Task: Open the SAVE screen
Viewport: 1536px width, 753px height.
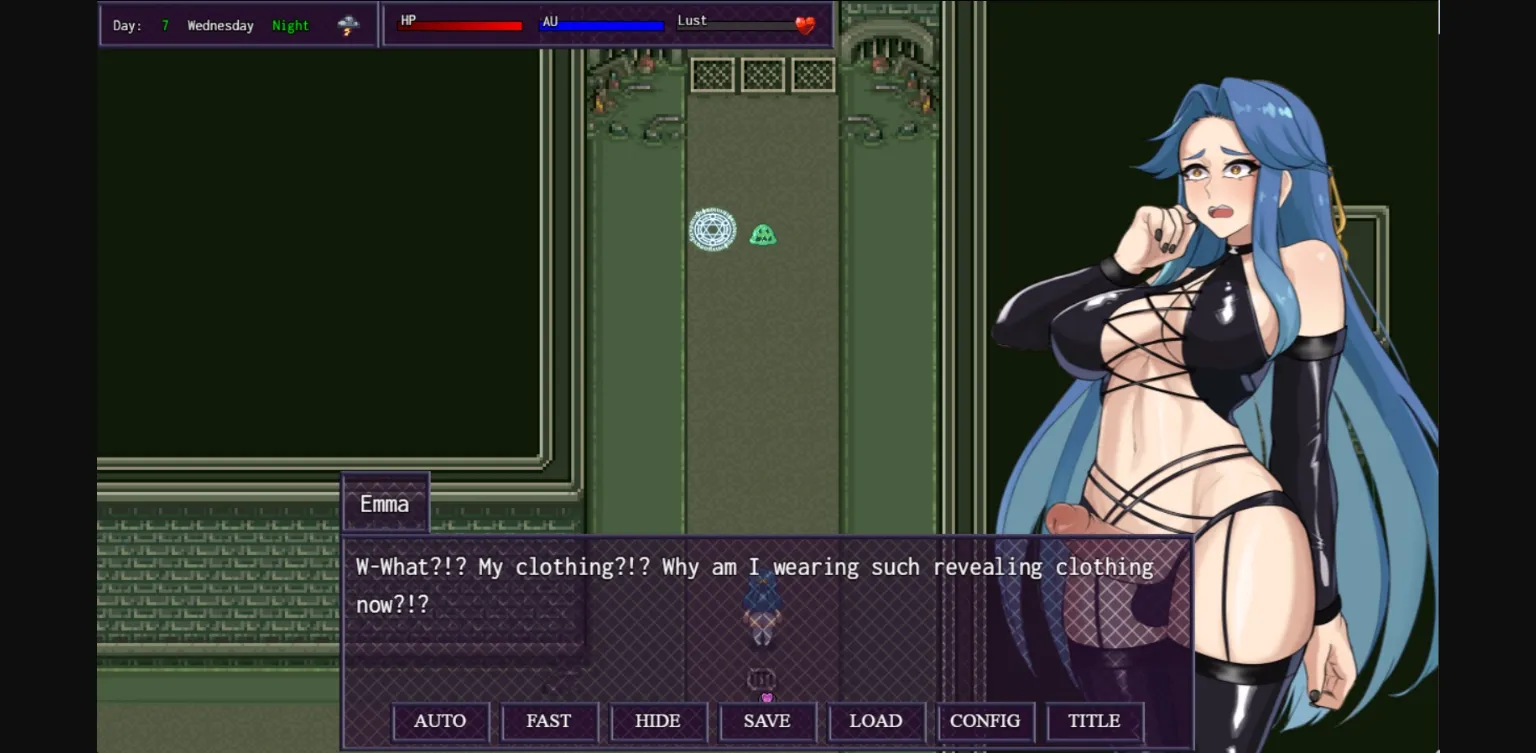Action: [x=767, y=721]
